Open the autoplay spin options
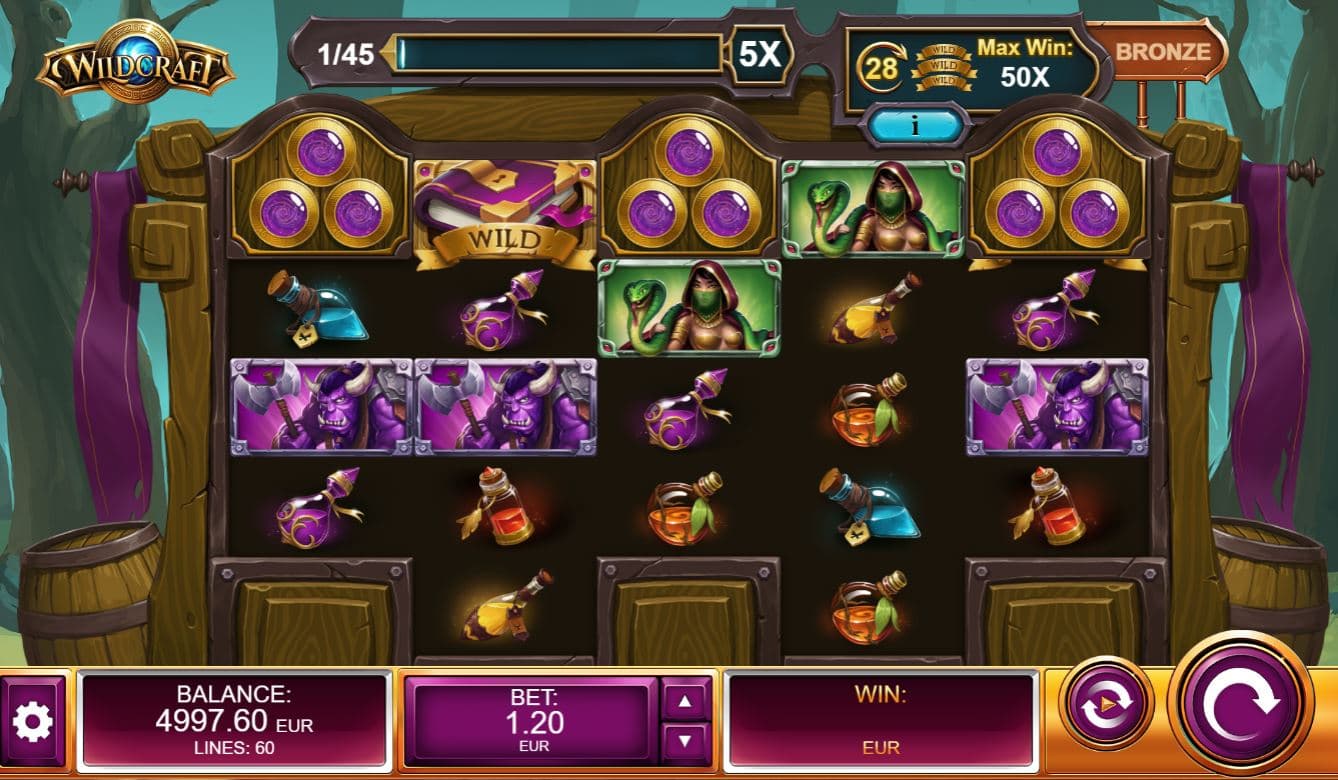 click(1106, 703)
